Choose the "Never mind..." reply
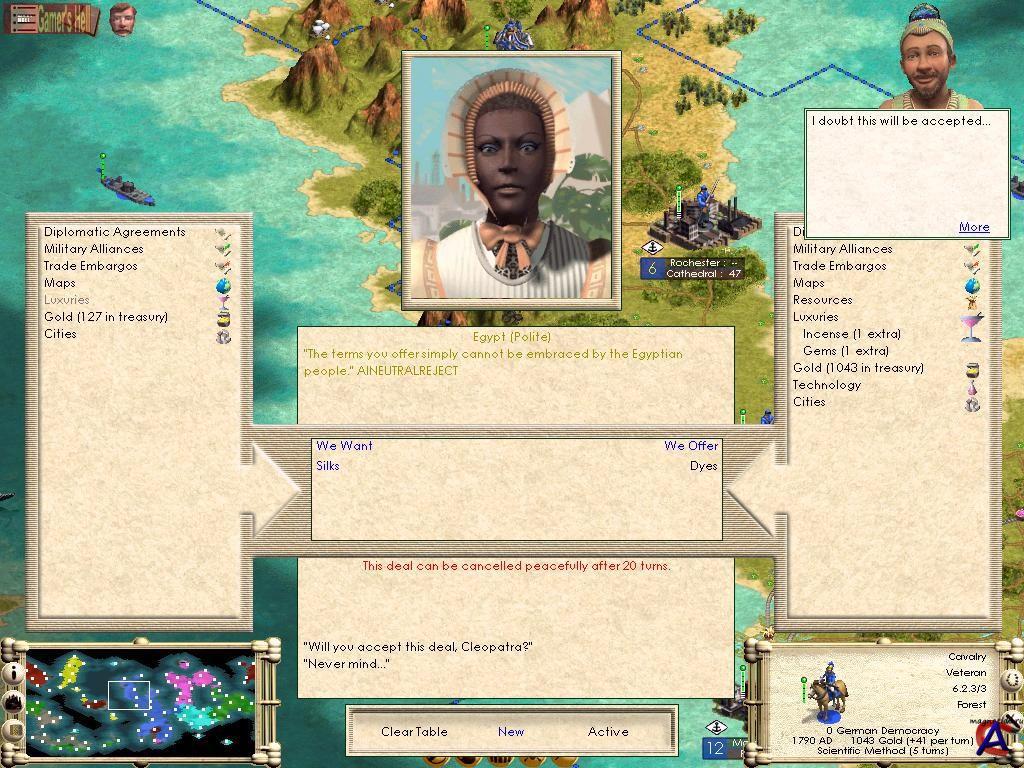 pos(346,664)
